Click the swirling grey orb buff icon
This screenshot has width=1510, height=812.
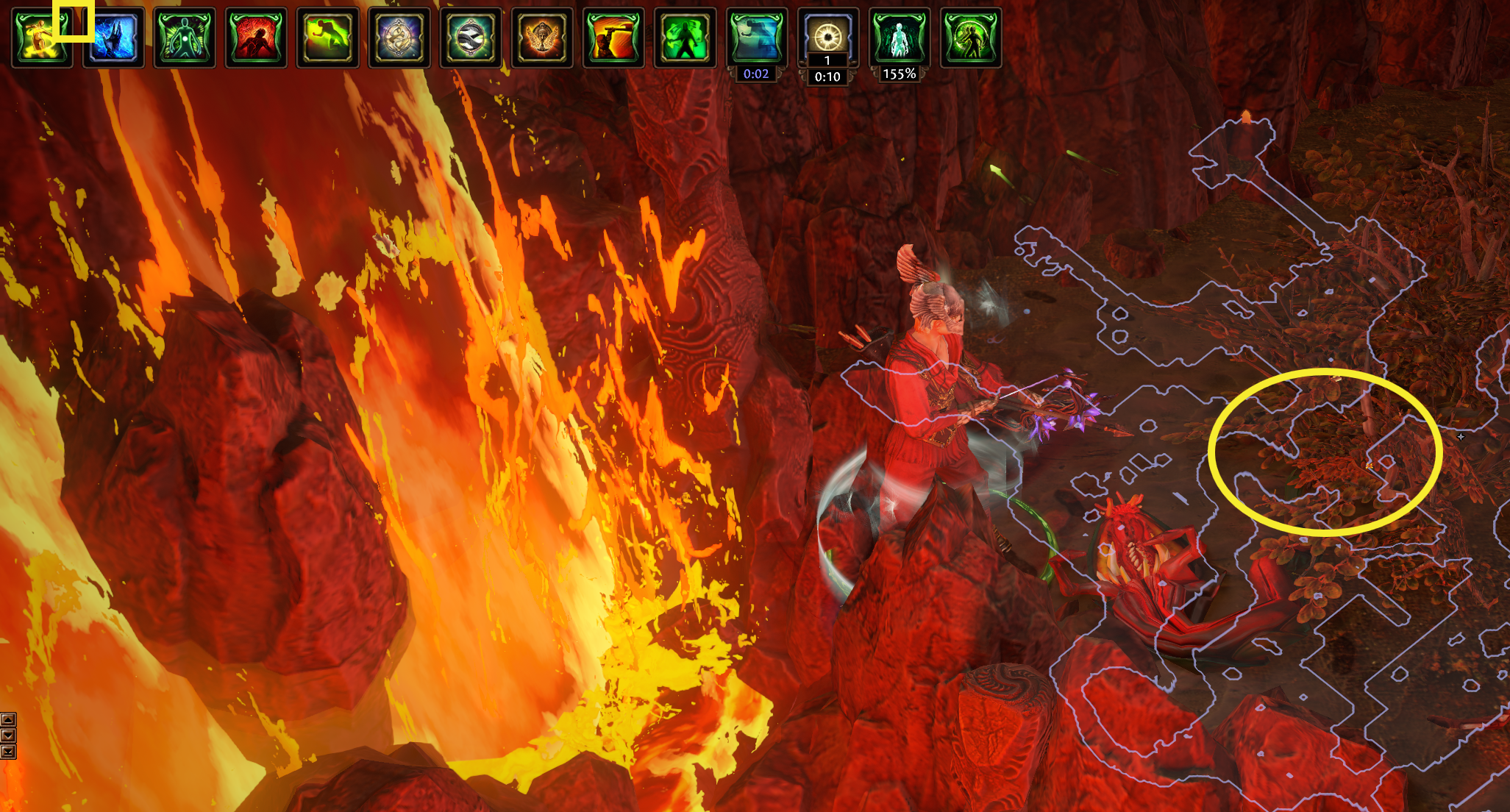pyautogui.click(x=471, y=38)
